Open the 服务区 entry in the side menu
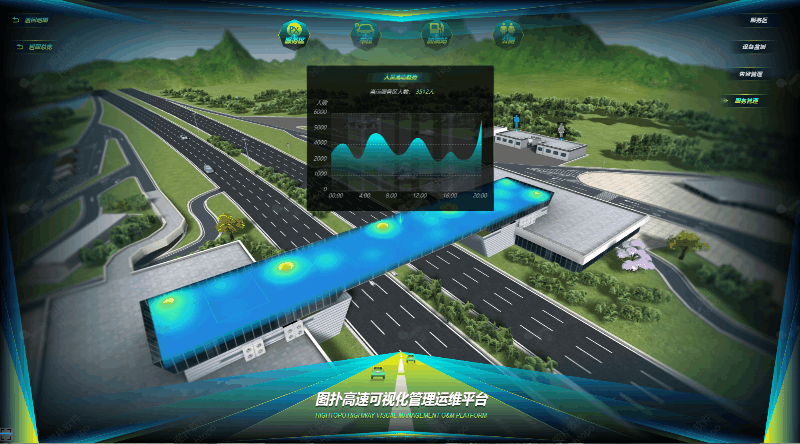Screen dimensions: 800x444 [758, 20]
